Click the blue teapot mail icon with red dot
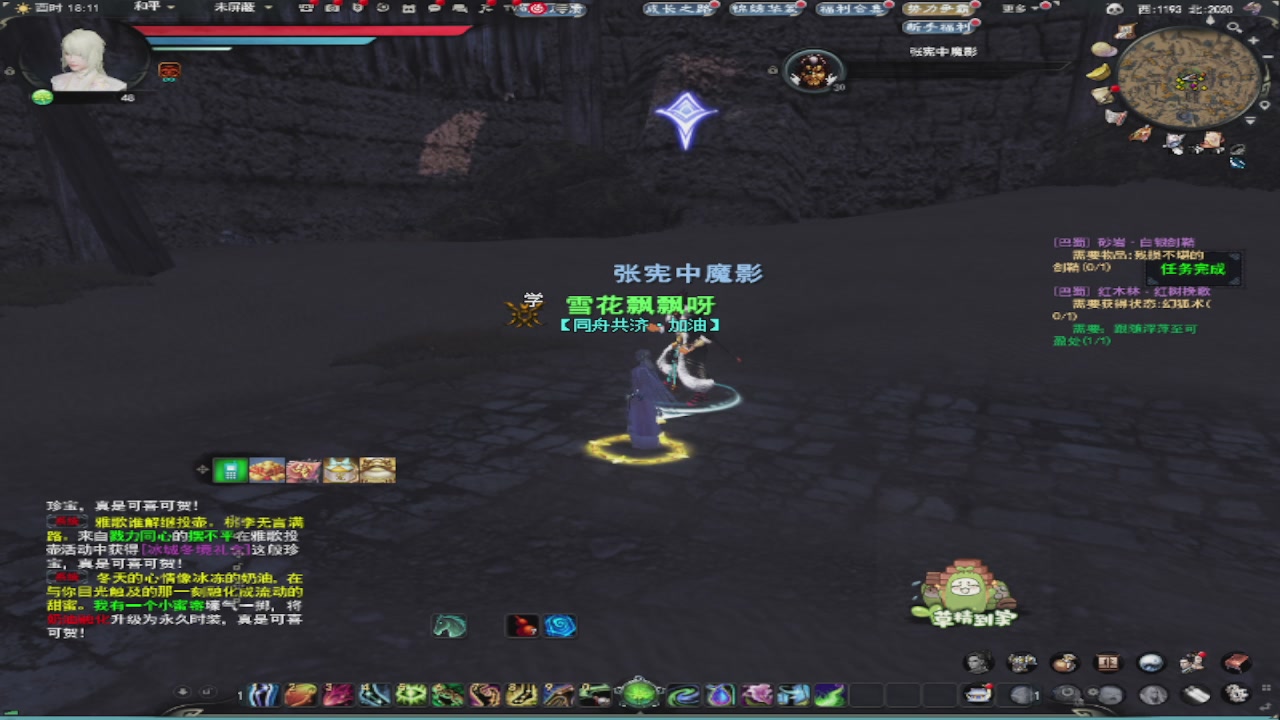The height and width of the screenshot is (720, 1280). (978, 694)
